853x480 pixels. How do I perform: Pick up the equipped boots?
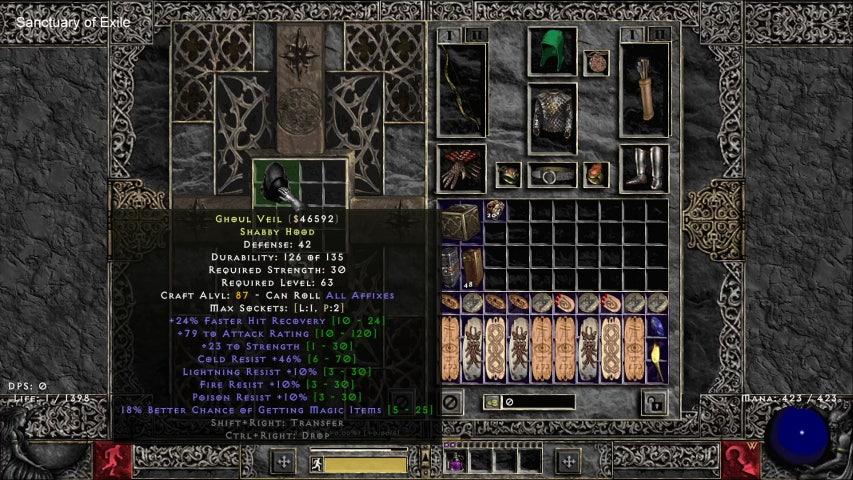click(643, 168)
